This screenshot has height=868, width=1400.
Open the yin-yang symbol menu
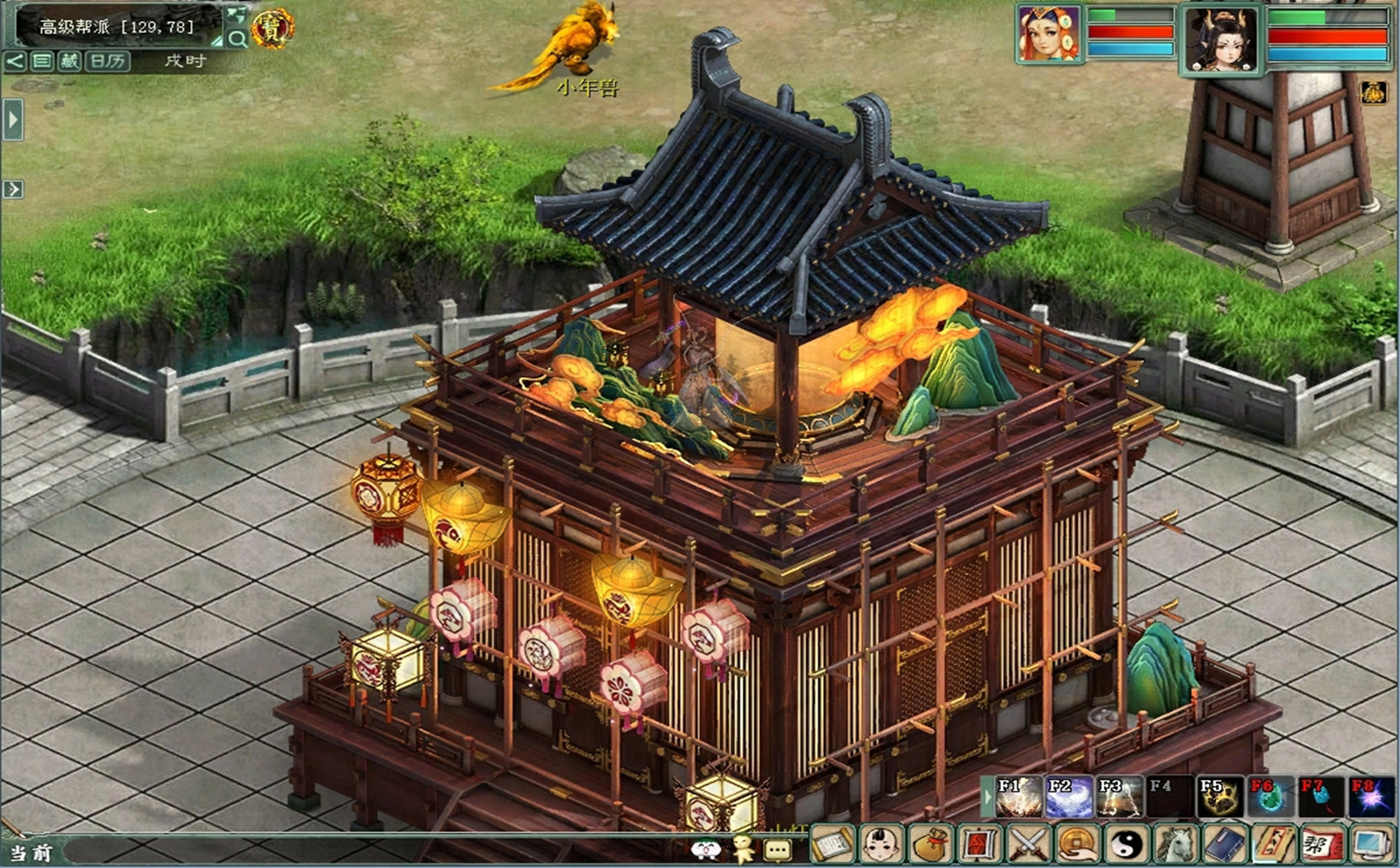[1126, 844]
